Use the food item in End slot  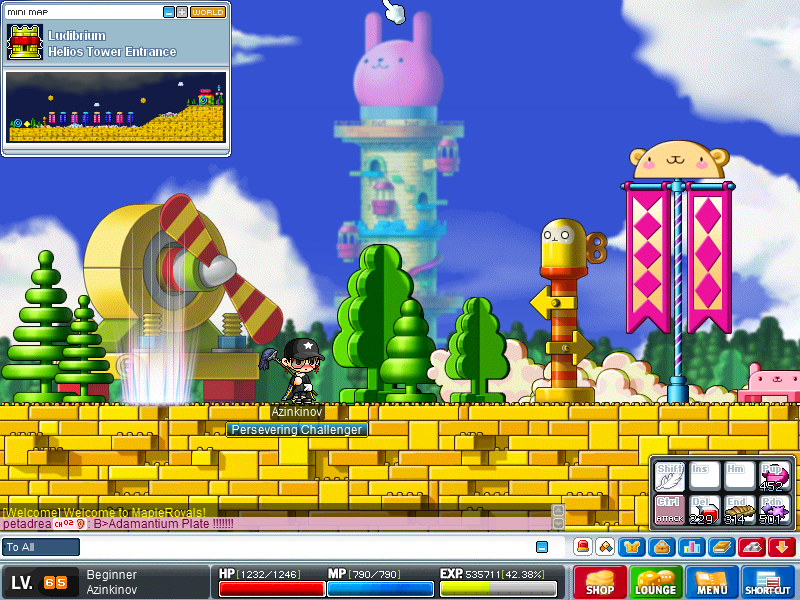click(x=739, y=509)
